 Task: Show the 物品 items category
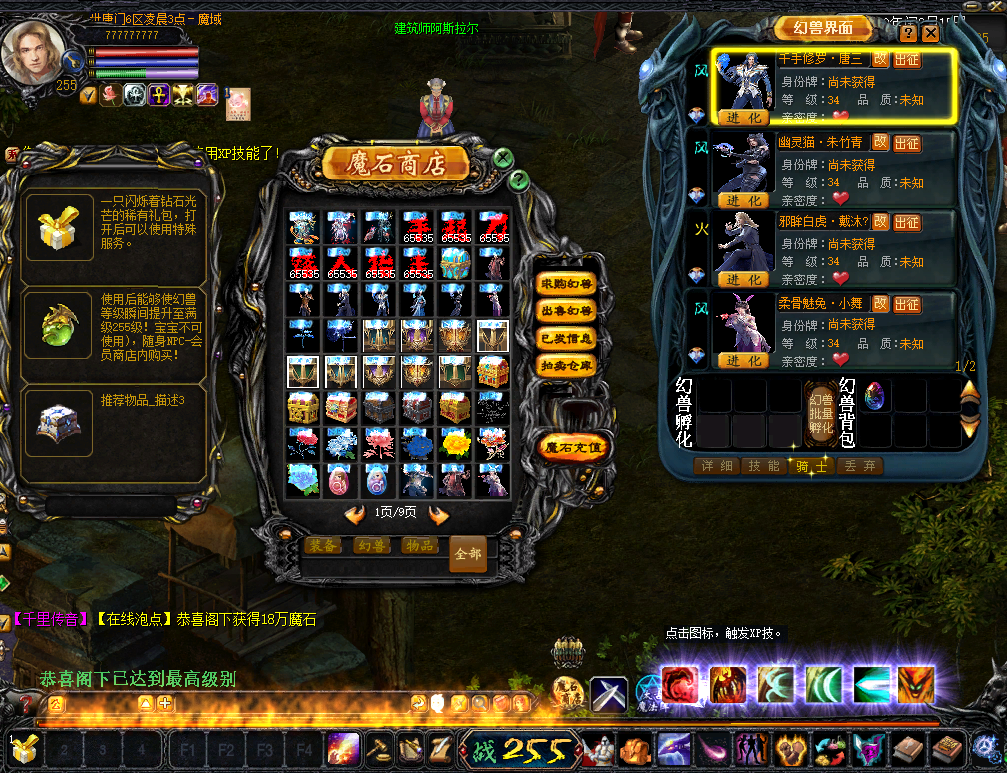[420, 546]
